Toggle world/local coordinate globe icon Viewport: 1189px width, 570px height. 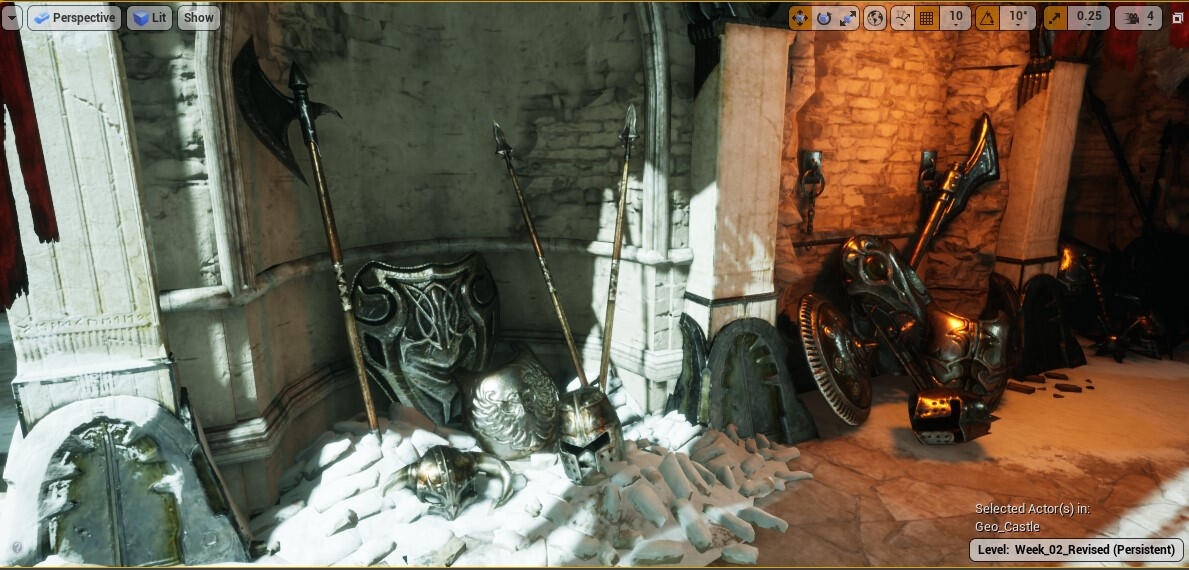(x=875, y=18)
